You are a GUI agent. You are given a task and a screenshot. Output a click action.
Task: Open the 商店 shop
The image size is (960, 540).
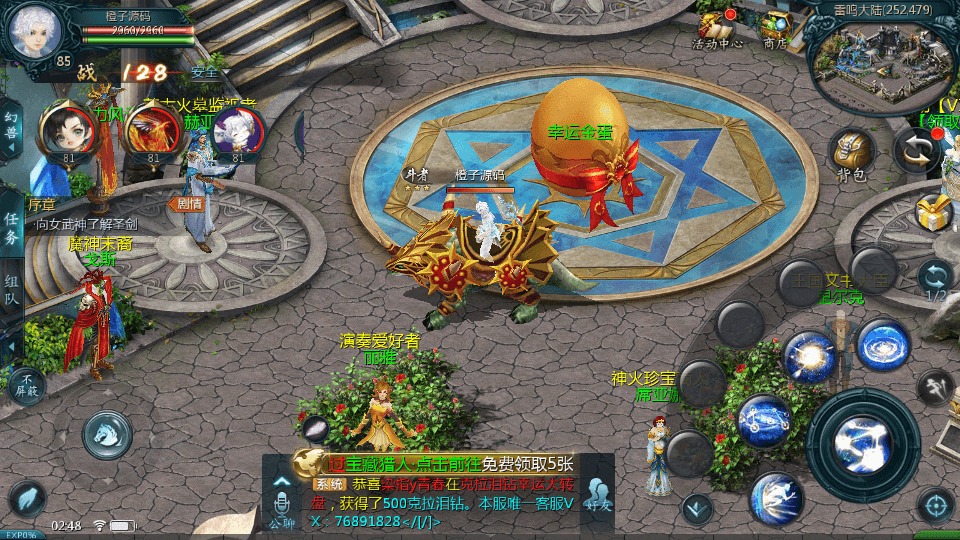pyautogui.click(x=775, y=28)
